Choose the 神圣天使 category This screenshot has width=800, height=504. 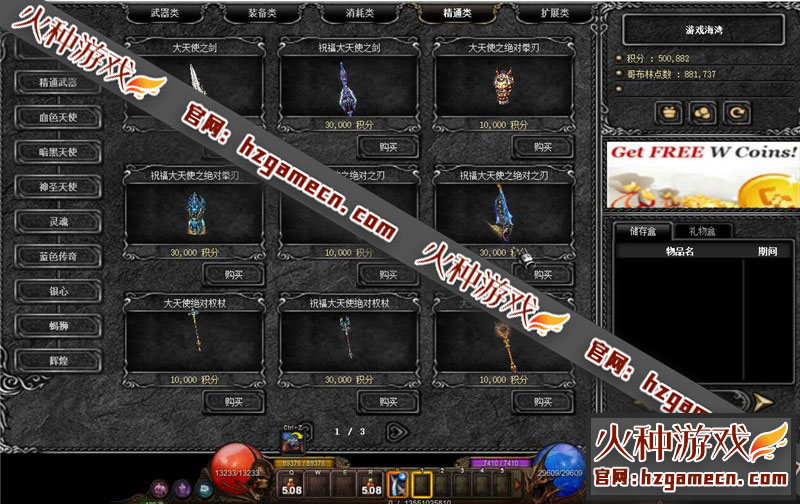57,187
